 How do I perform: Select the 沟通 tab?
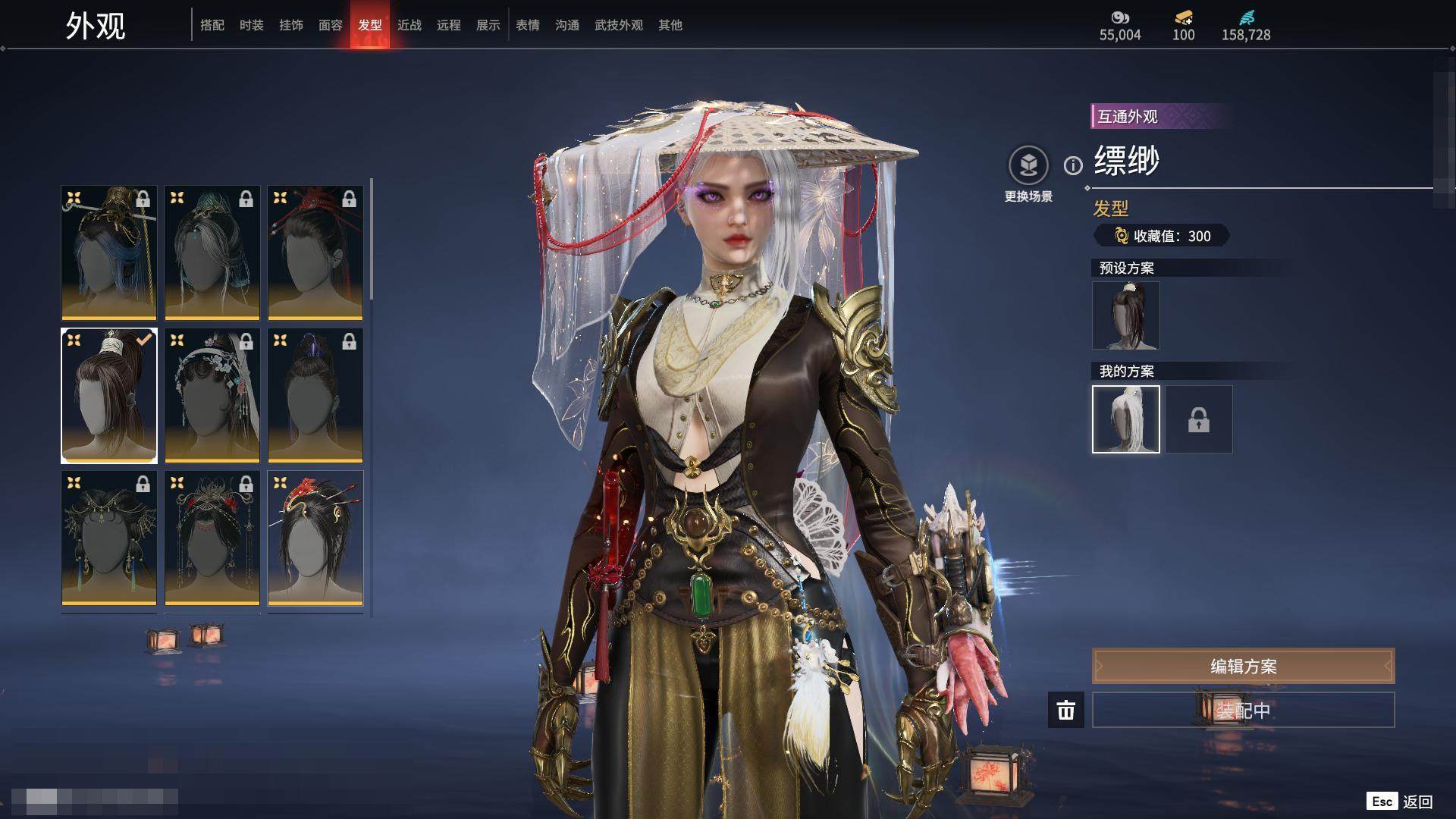click(x=567, y=25)
